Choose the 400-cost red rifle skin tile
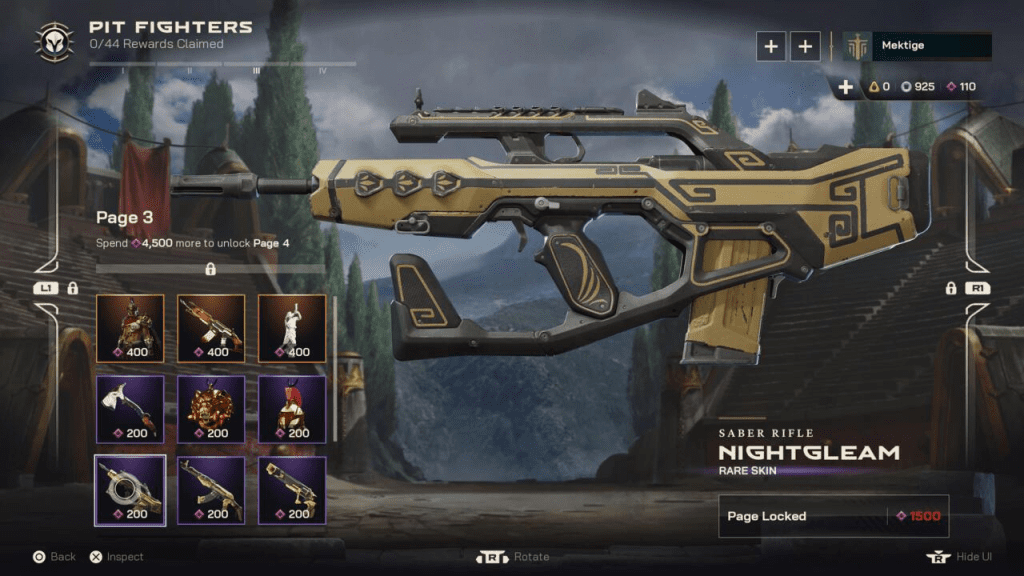This screenshot has height=576, width=1024. click(x=211, y=328)
